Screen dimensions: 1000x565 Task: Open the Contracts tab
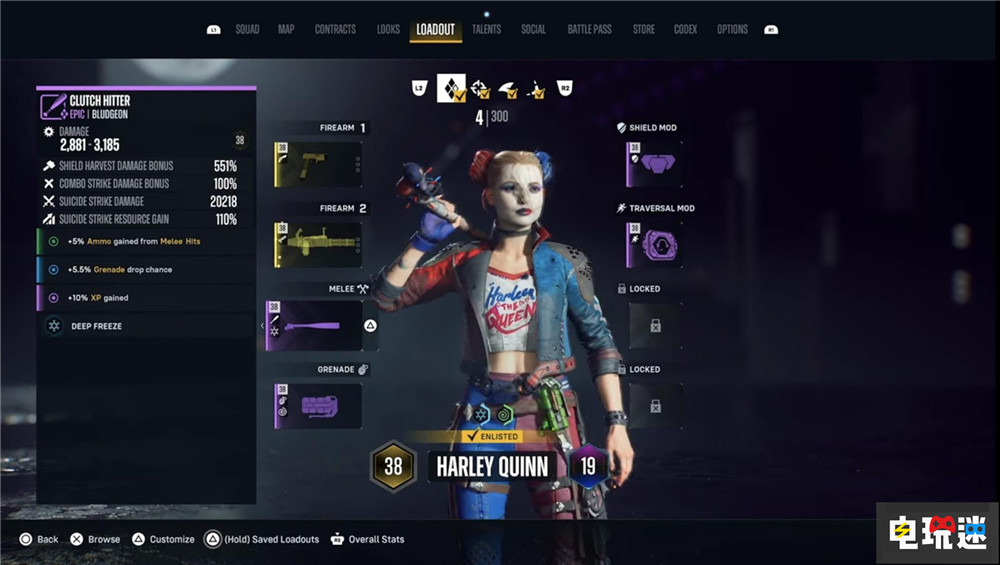335,30
